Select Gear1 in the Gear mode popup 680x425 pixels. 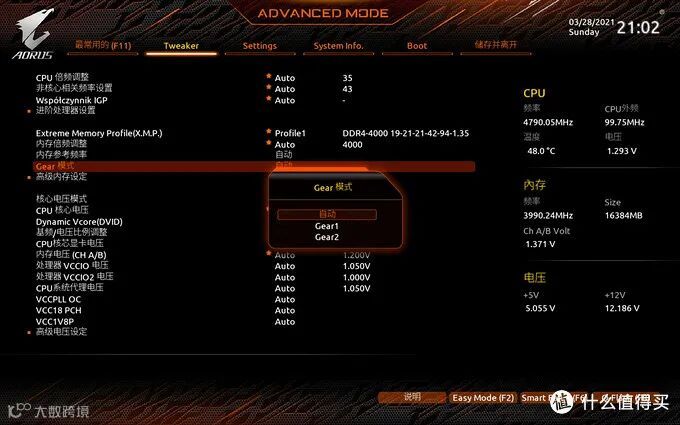[327, 226]
